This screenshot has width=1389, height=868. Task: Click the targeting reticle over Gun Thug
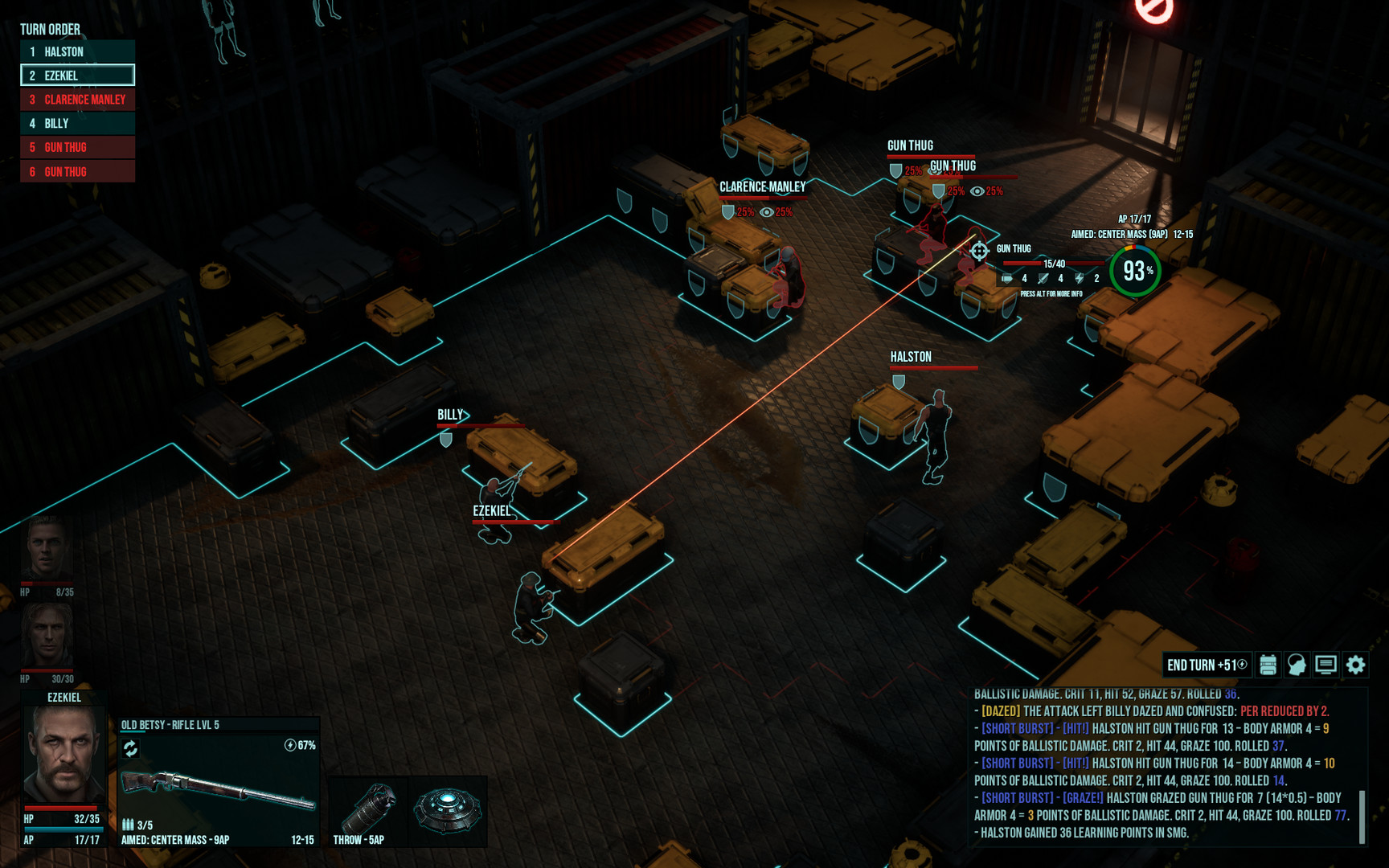[981, 252]
